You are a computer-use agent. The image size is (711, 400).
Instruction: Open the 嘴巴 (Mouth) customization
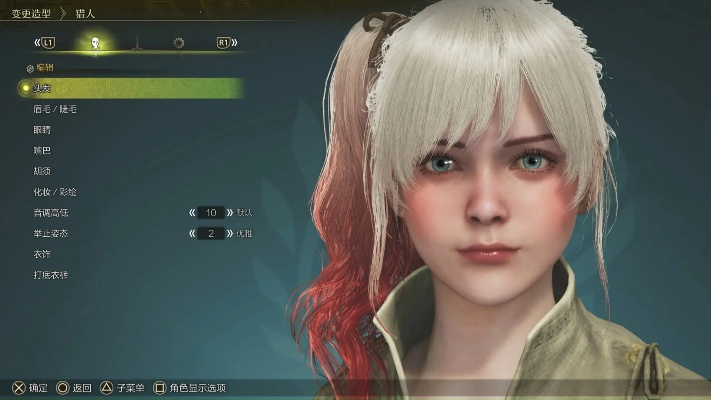tap(41, 150)
